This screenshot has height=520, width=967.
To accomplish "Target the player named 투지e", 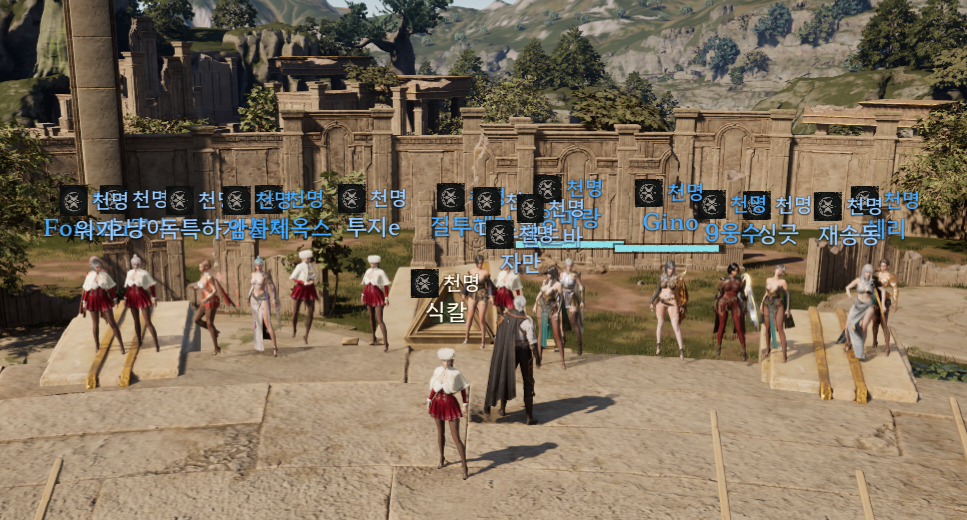I will [x=373, y=227].
